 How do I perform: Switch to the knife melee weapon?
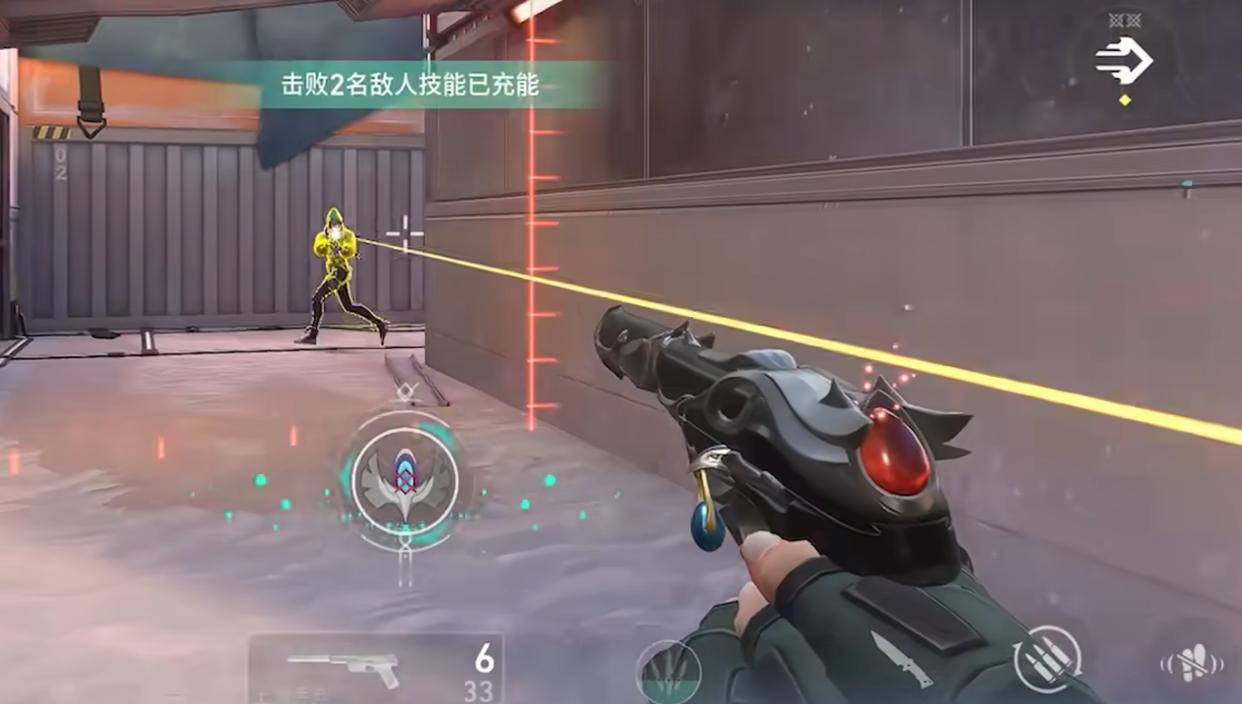point(902,660)
